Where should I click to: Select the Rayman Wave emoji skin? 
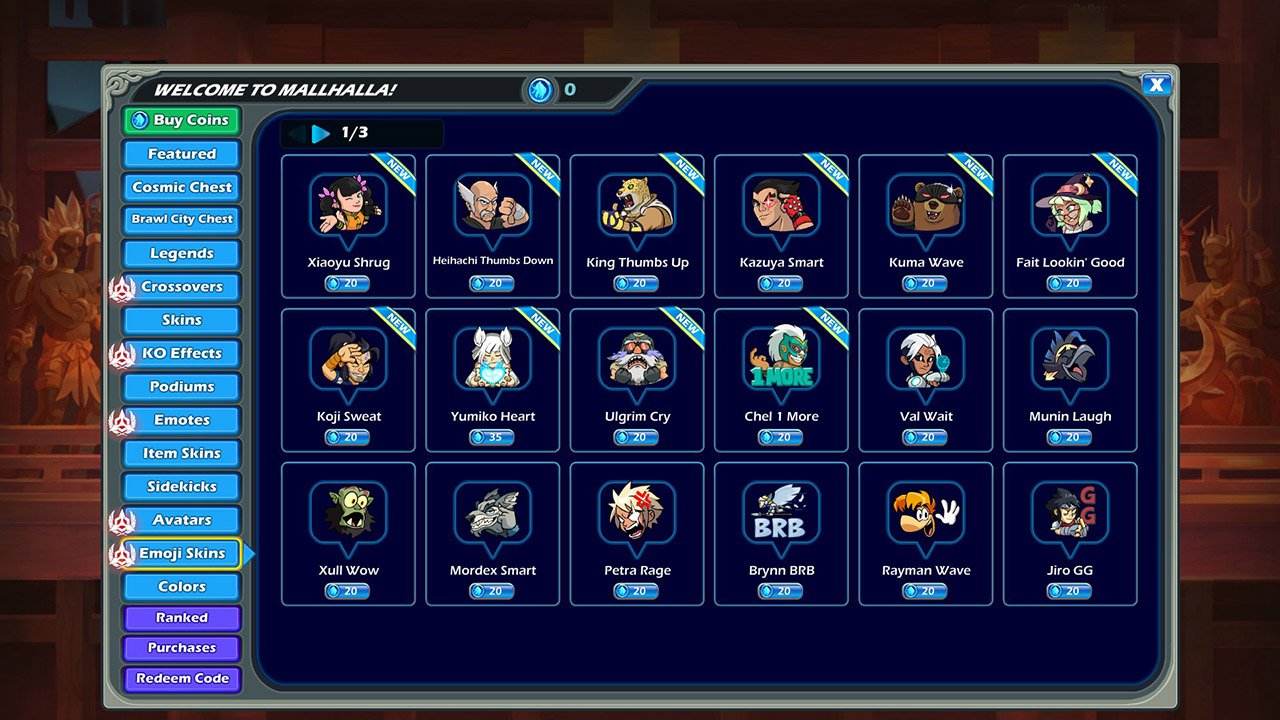click(925, 533)
